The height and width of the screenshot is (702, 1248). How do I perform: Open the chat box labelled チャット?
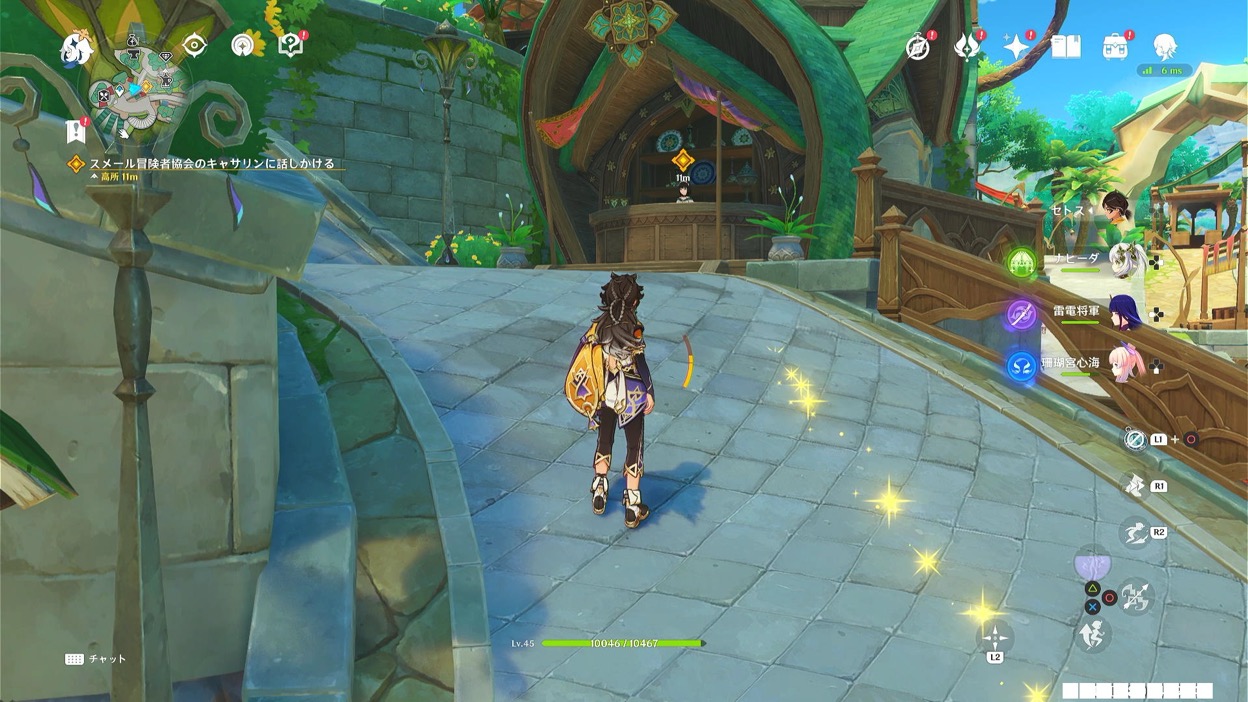(x=97, y=659)
